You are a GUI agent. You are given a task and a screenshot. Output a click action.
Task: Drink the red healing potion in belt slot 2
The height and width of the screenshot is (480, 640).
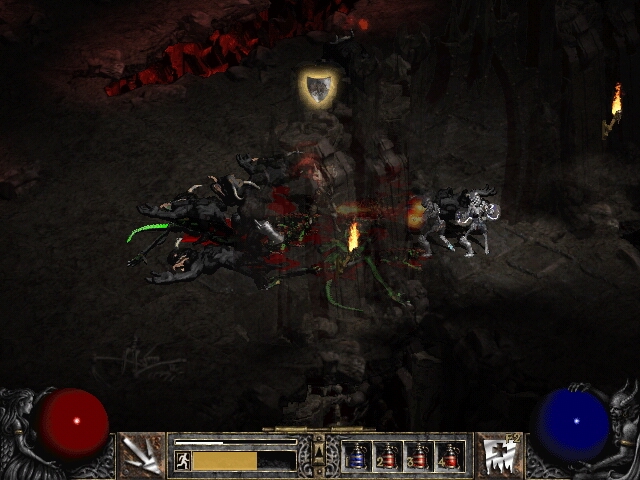(387, 456)
